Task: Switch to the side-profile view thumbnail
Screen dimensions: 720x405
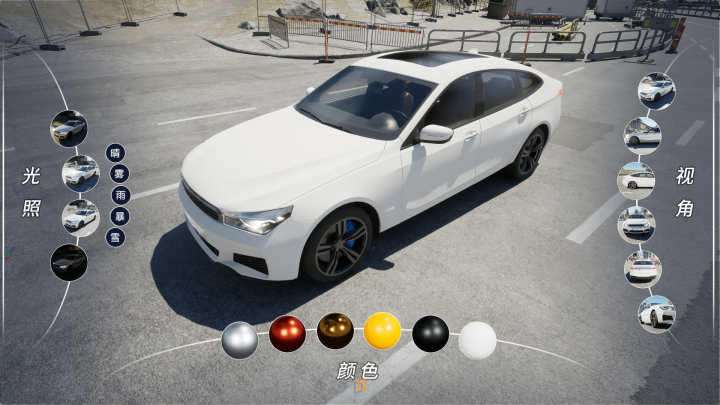Action: tap(636, 180)
